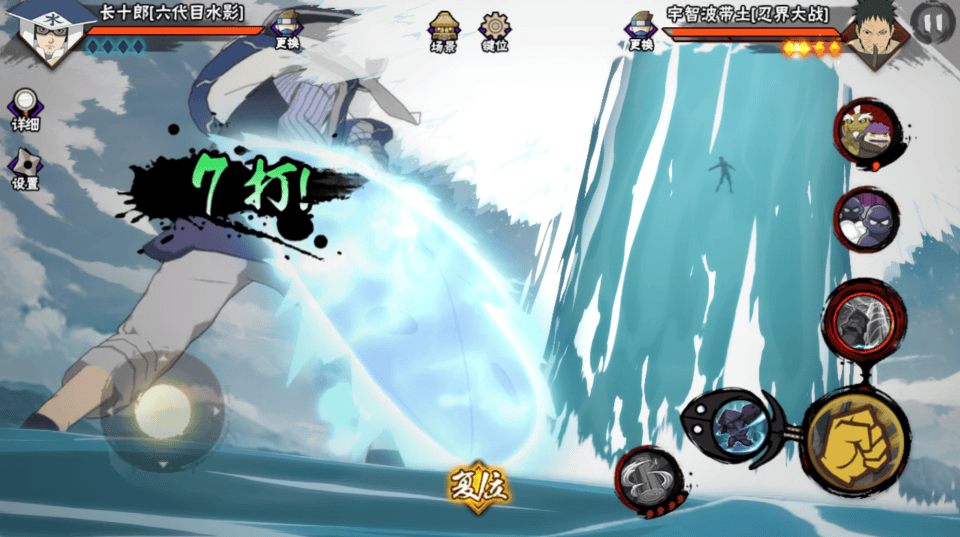Open the 键位 key layout settings
Viewport: 960px width, 537px height.
pos(494,32)
